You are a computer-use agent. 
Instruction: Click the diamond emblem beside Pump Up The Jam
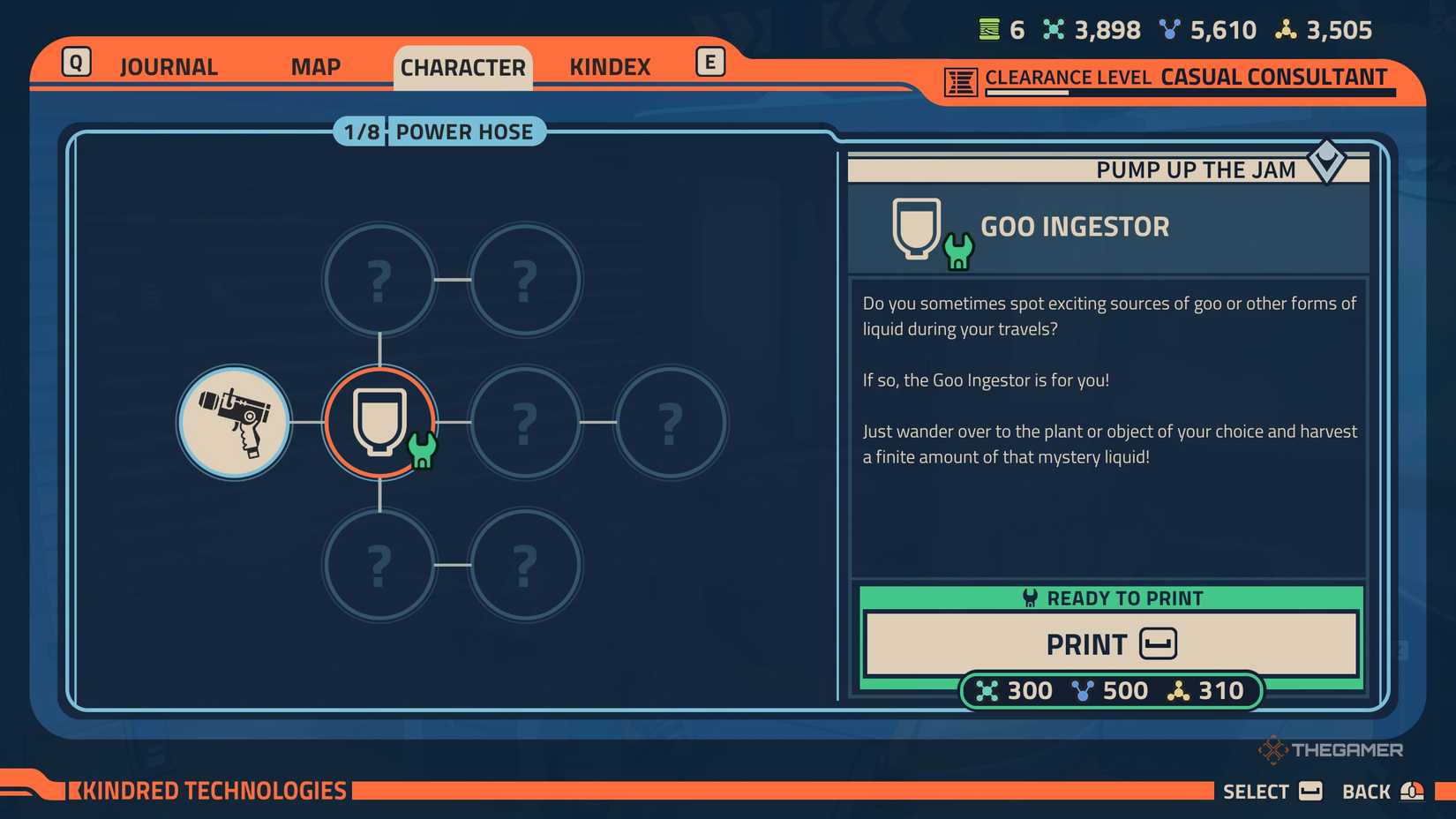point(1328,163)
